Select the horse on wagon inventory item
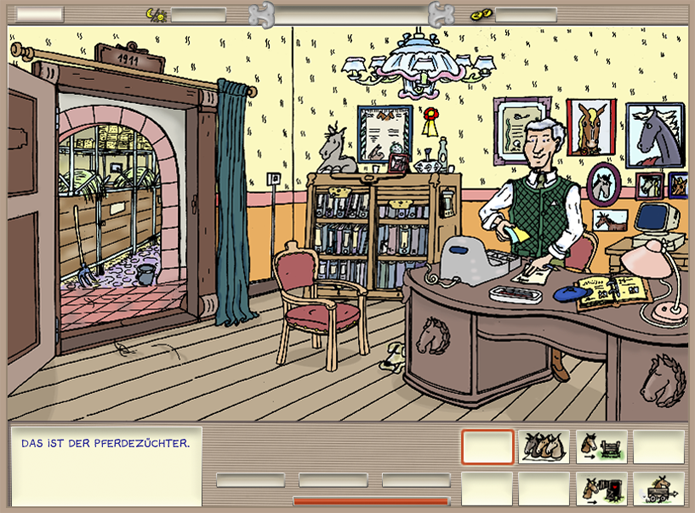This screenshot has height=513, width=695. click(x=658, y=488)
